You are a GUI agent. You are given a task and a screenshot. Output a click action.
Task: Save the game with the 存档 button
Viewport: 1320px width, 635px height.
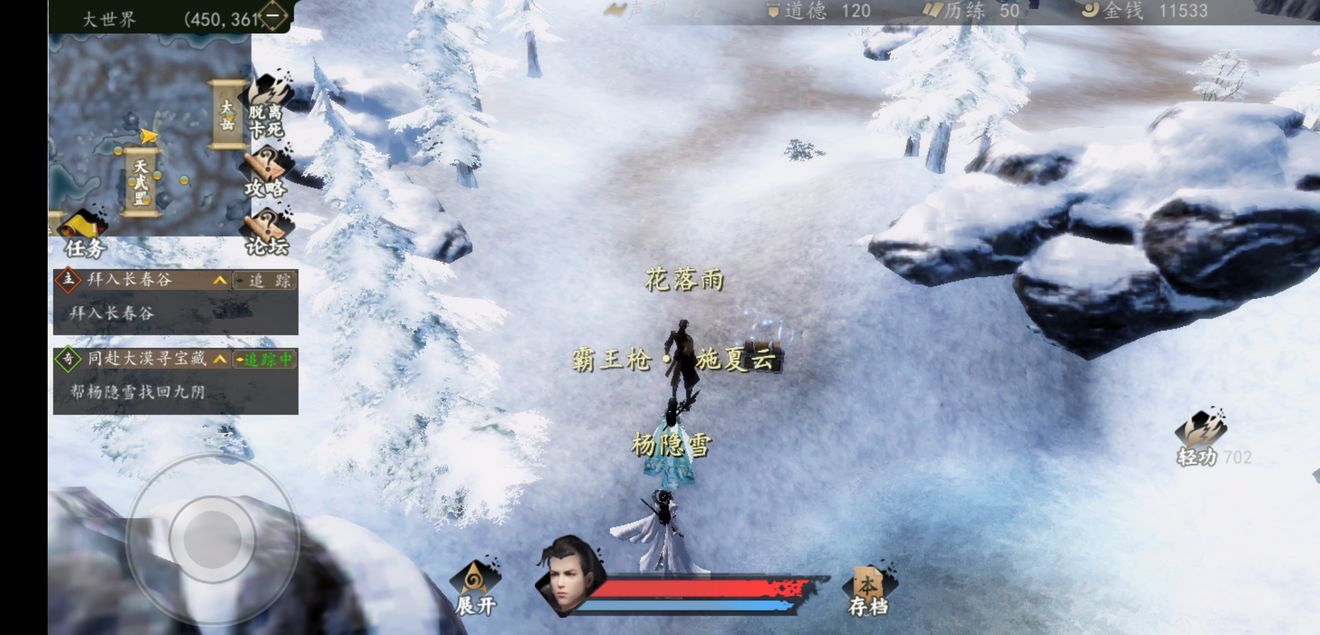pos(867,588)
